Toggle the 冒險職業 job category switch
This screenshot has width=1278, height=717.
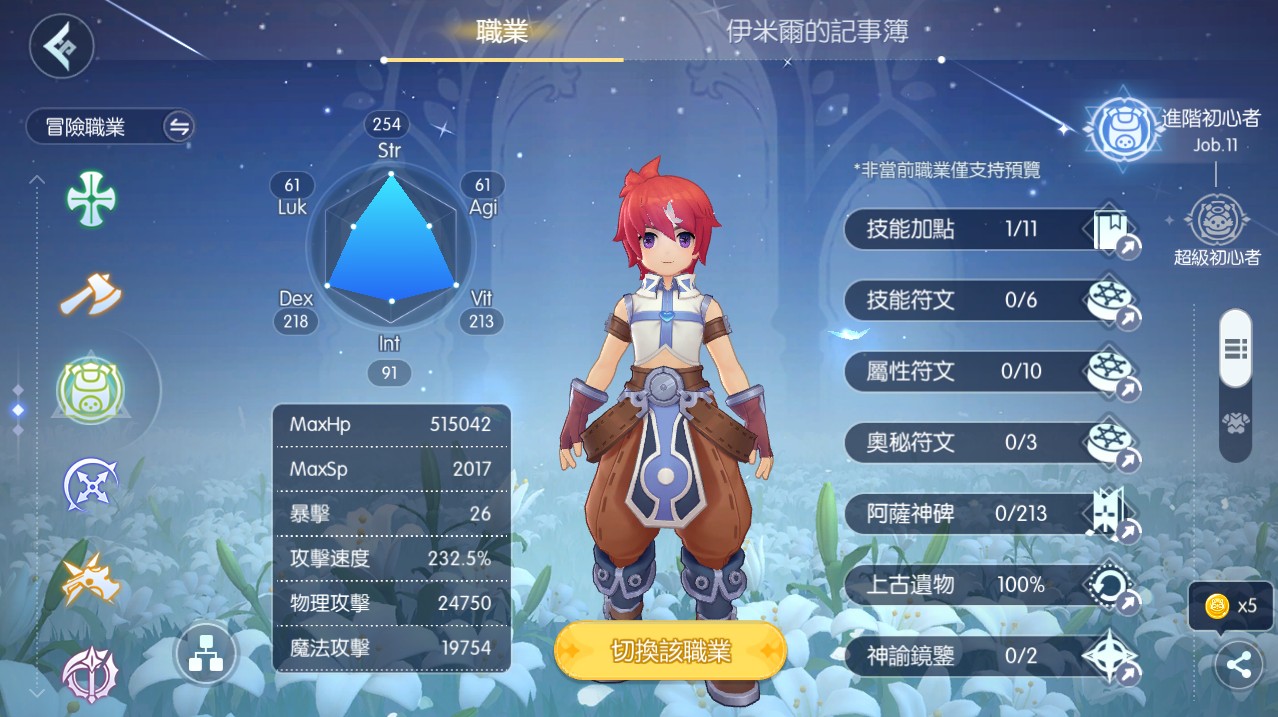click(x=179, y=127)
